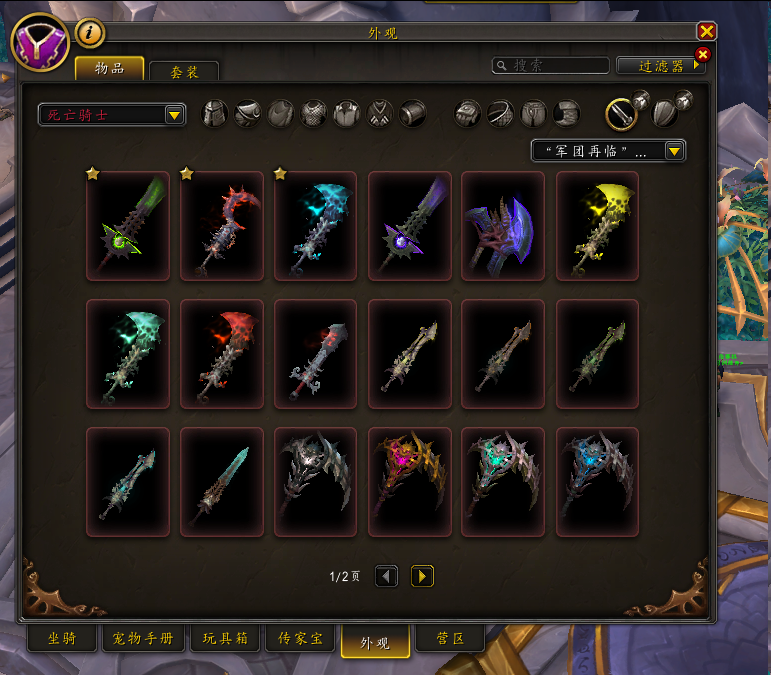The image size is (771, 675).
Task: Select the pink-gemmed golden dual blade appearance
Action: [409, 483]
